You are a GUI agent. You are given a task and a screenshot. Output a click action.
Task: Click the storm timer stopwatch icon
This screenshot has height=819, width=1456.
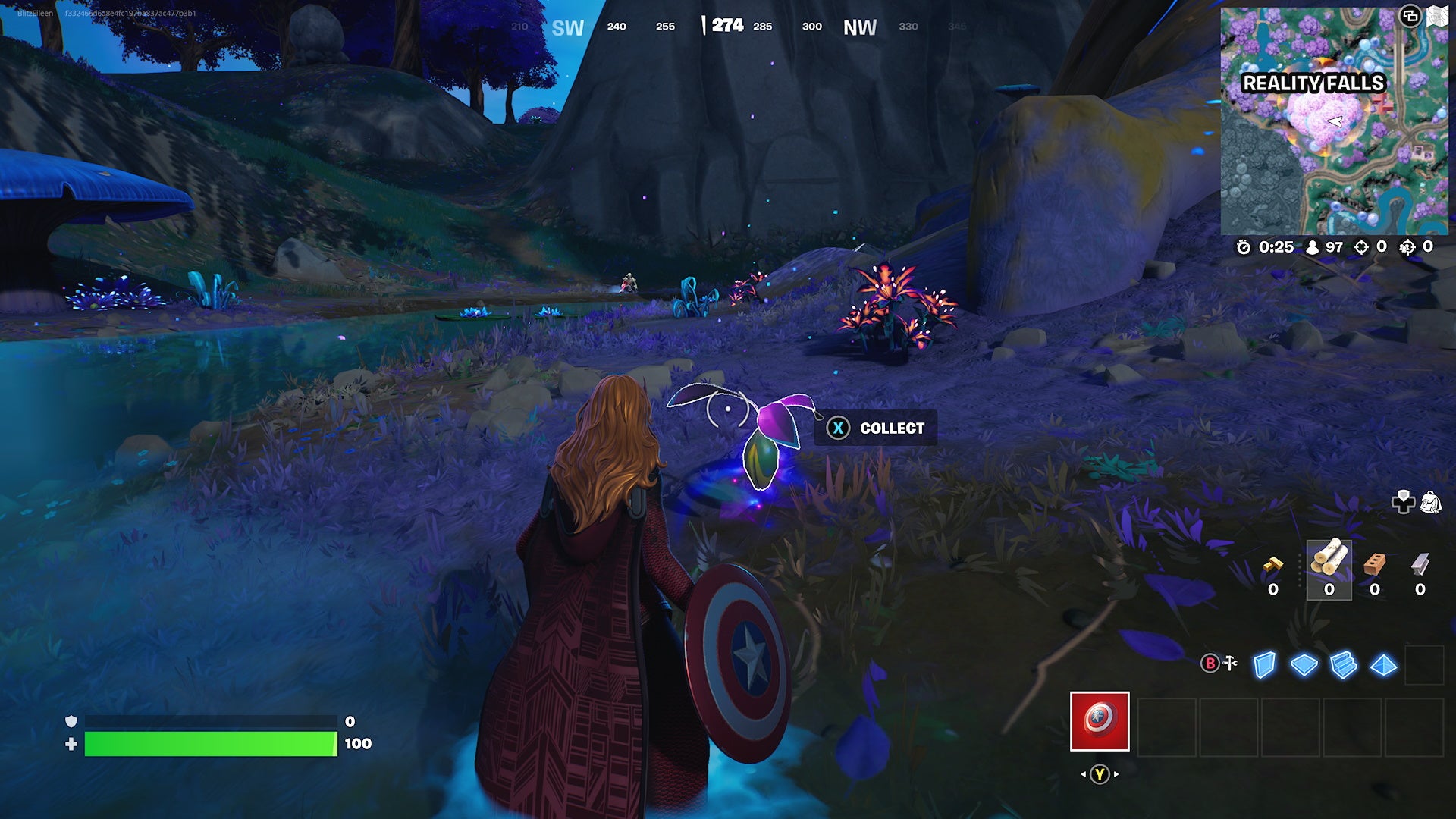pos(1244,246)
